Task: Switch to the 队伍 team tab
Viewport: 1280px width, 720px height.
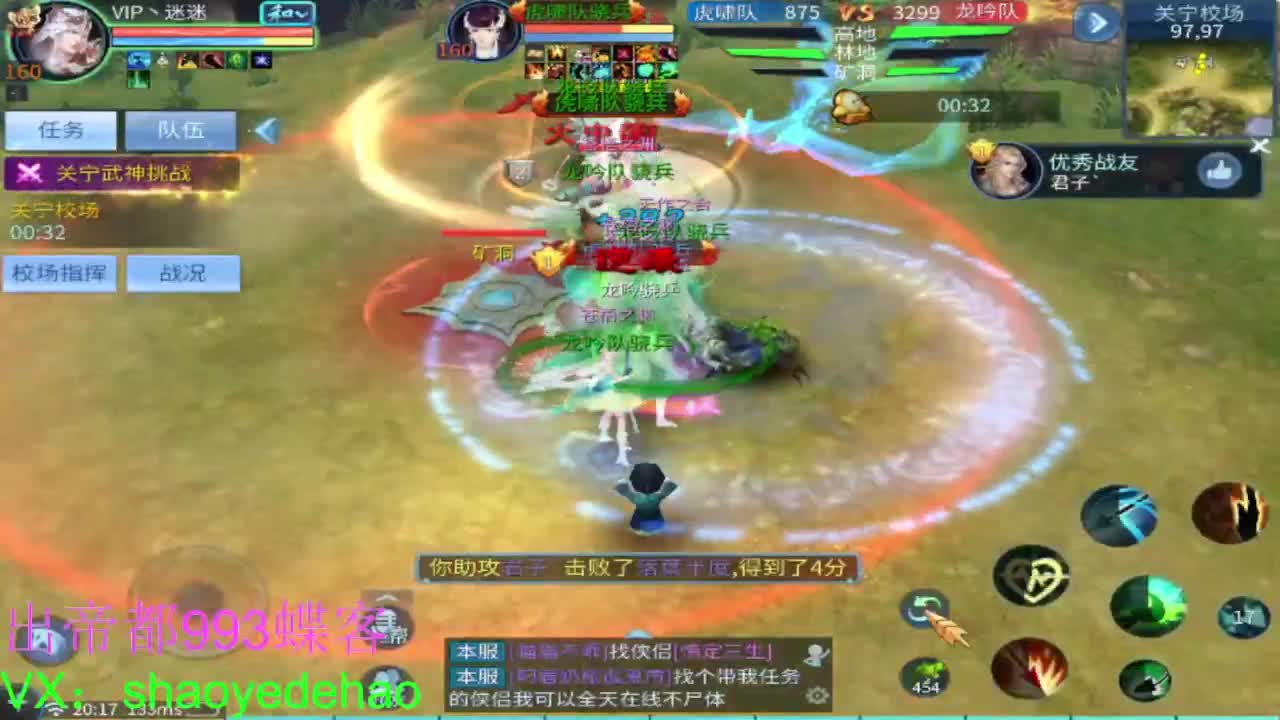Action: (x=180, y=130)
